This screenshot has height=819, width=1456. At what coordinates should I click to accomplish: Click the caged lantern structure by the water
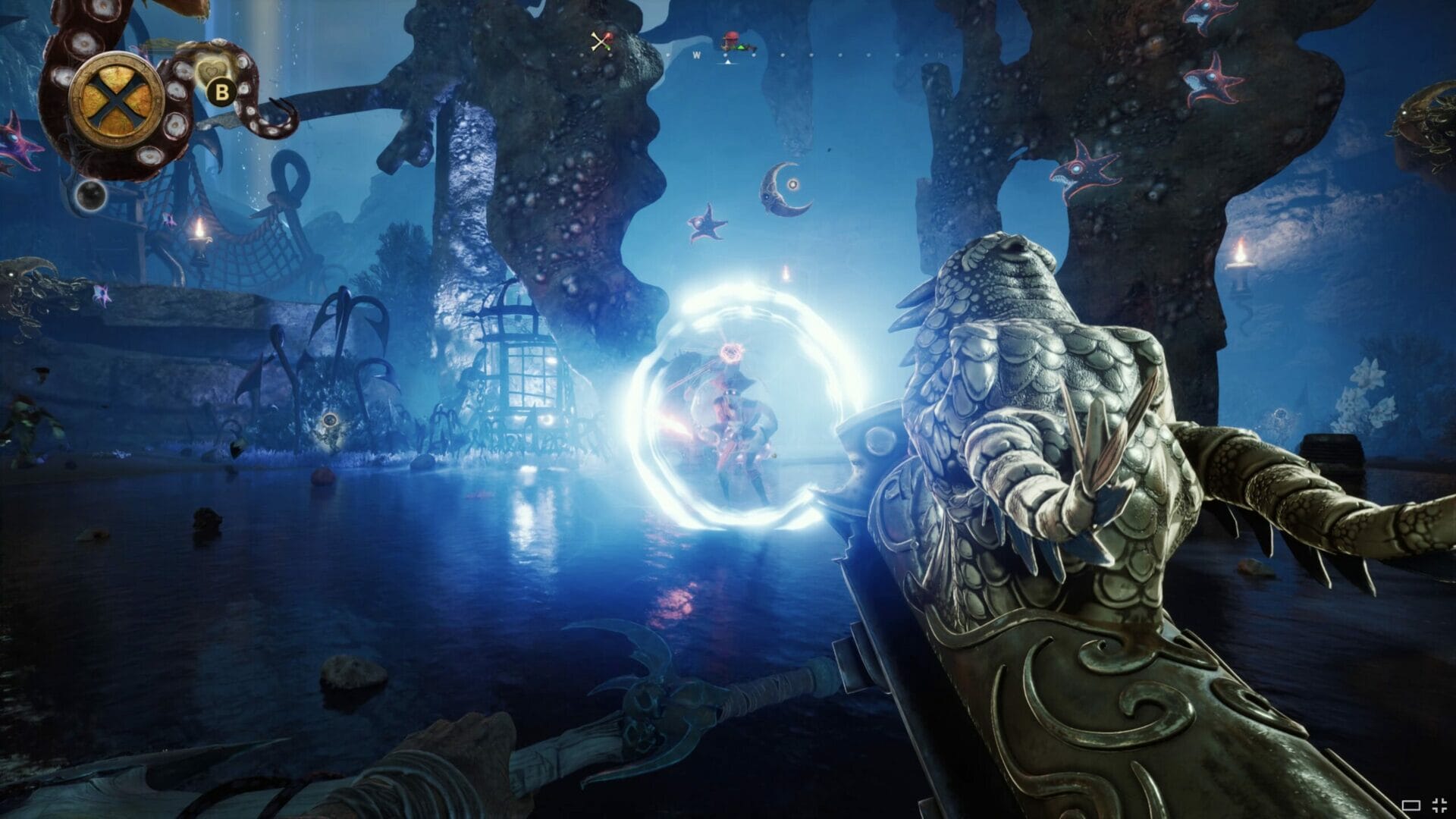click(523, 372)
